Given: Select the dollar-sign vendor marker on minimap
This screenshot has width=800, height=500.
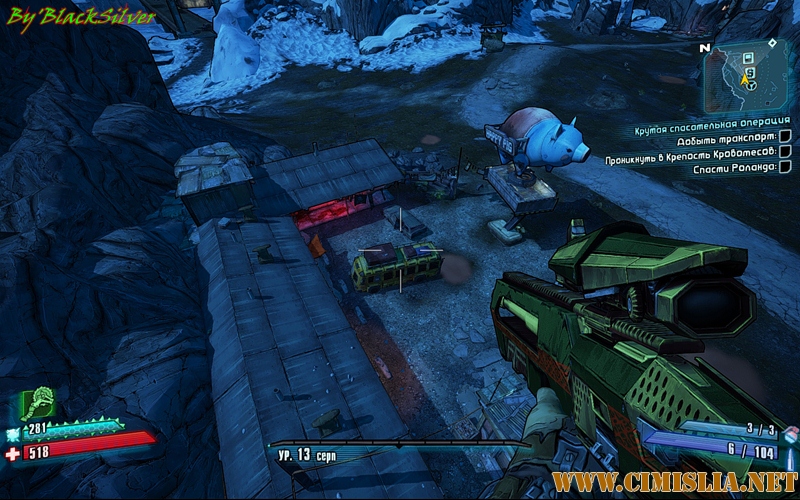Looking at the screenshot, I should (x=750, y=72).
